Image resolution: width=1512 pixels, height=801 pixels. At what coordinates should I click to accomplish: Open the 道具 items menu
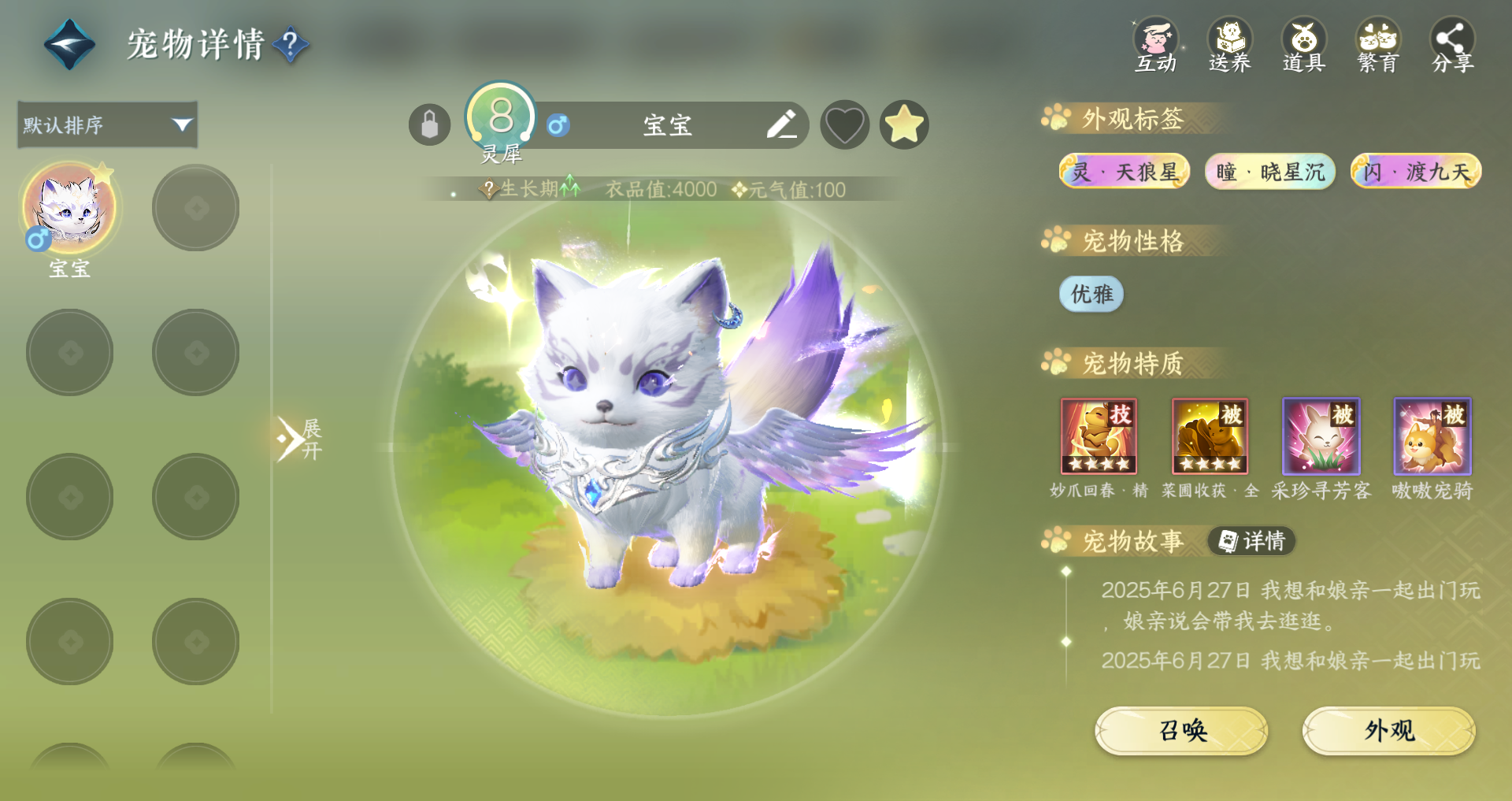point(1303,45)
